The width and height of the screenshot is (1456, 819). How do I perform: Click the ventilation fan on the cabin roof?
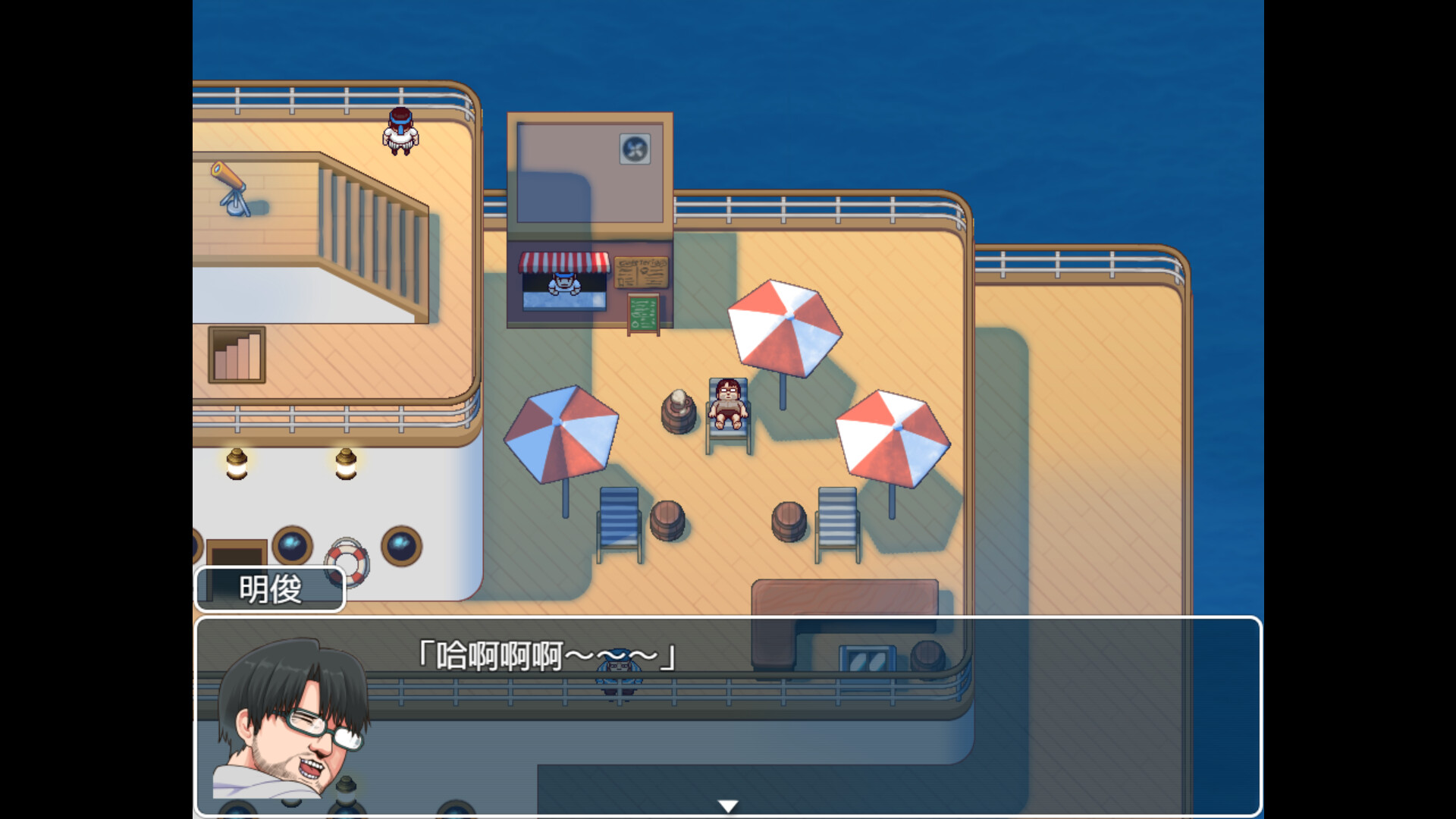(633, 150)
